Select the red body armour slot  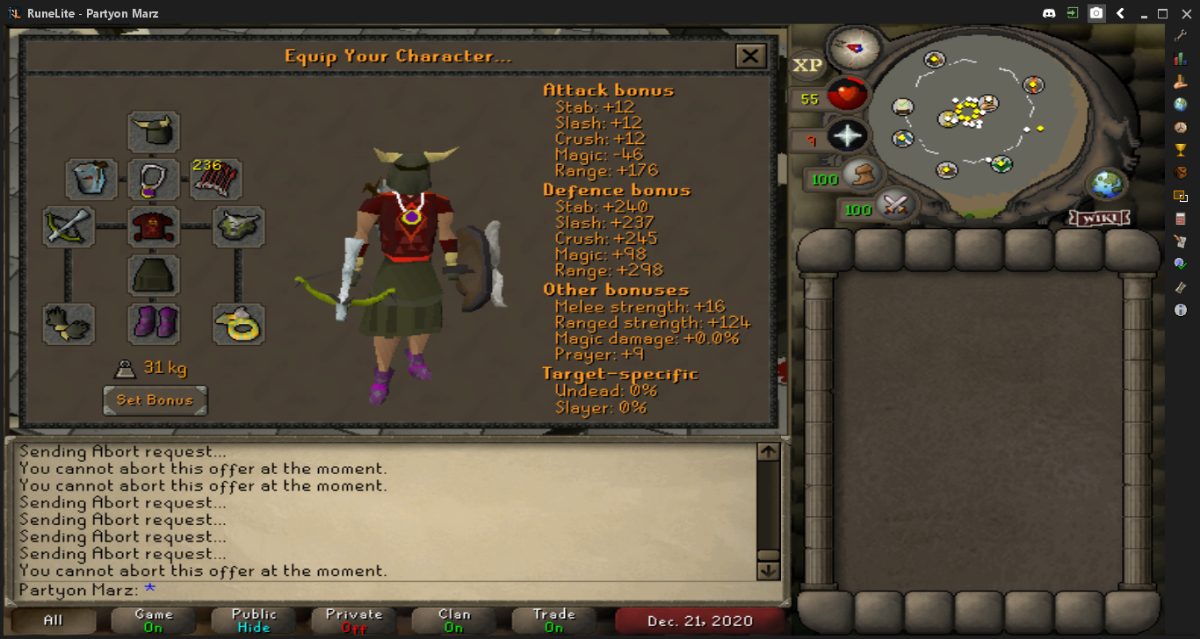pos(154,227)
